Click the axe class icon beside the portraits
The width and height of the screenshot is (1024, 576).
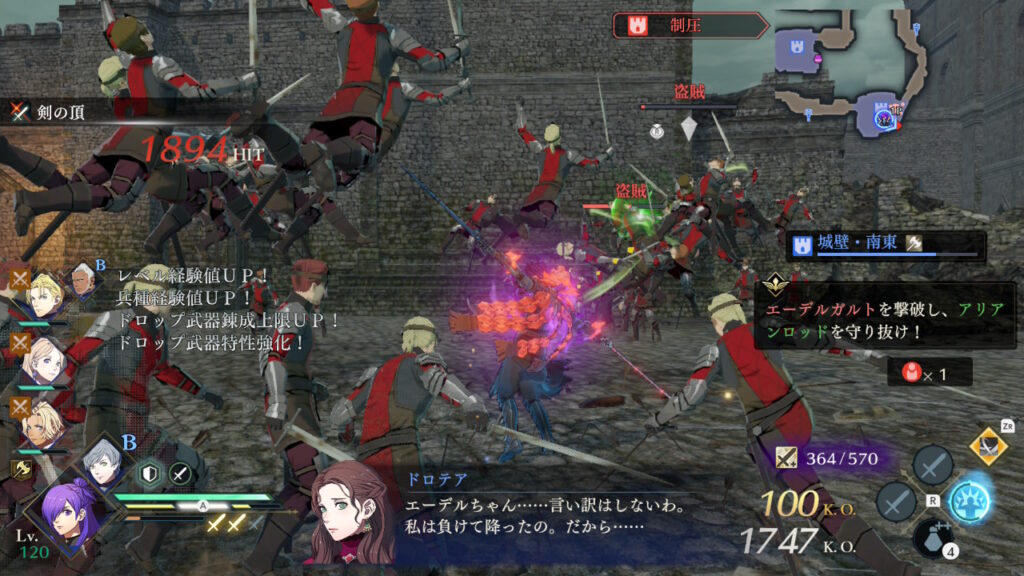point(19,467)
